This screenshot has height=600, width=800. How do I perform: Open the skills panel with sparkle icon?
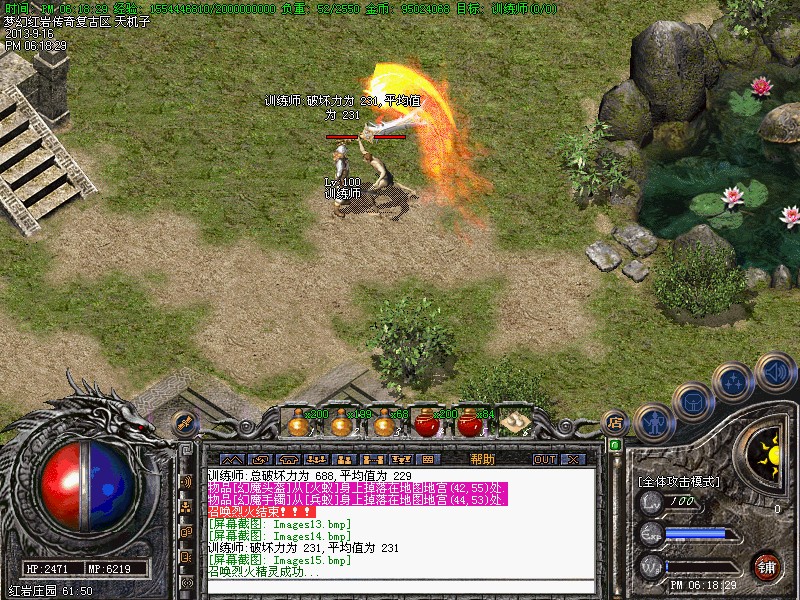734,382
